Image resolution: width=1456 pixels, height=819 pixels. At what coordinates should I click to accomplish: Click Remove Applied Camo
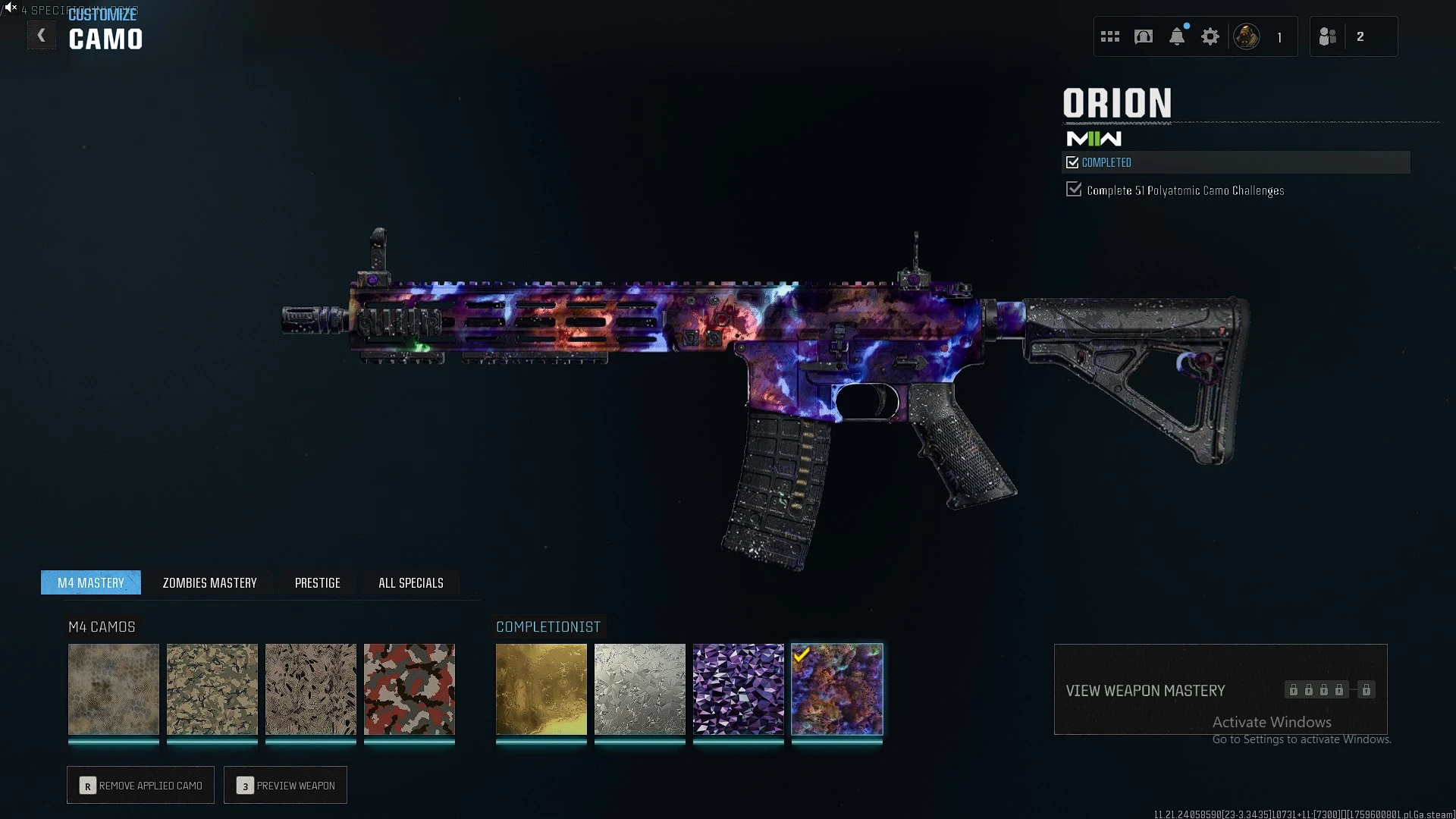141,785
